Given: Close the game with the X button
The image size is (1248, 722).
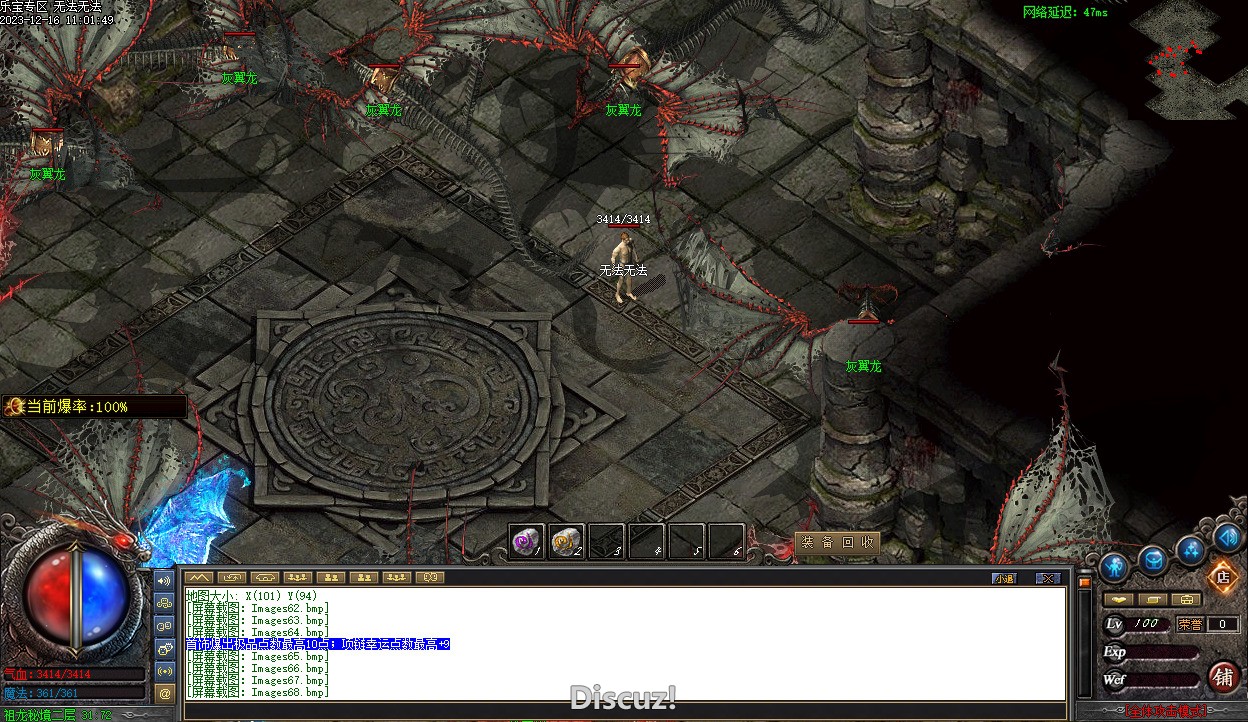Looking at the screenshot, I should pyautogui.click(x=1047, y=578).
